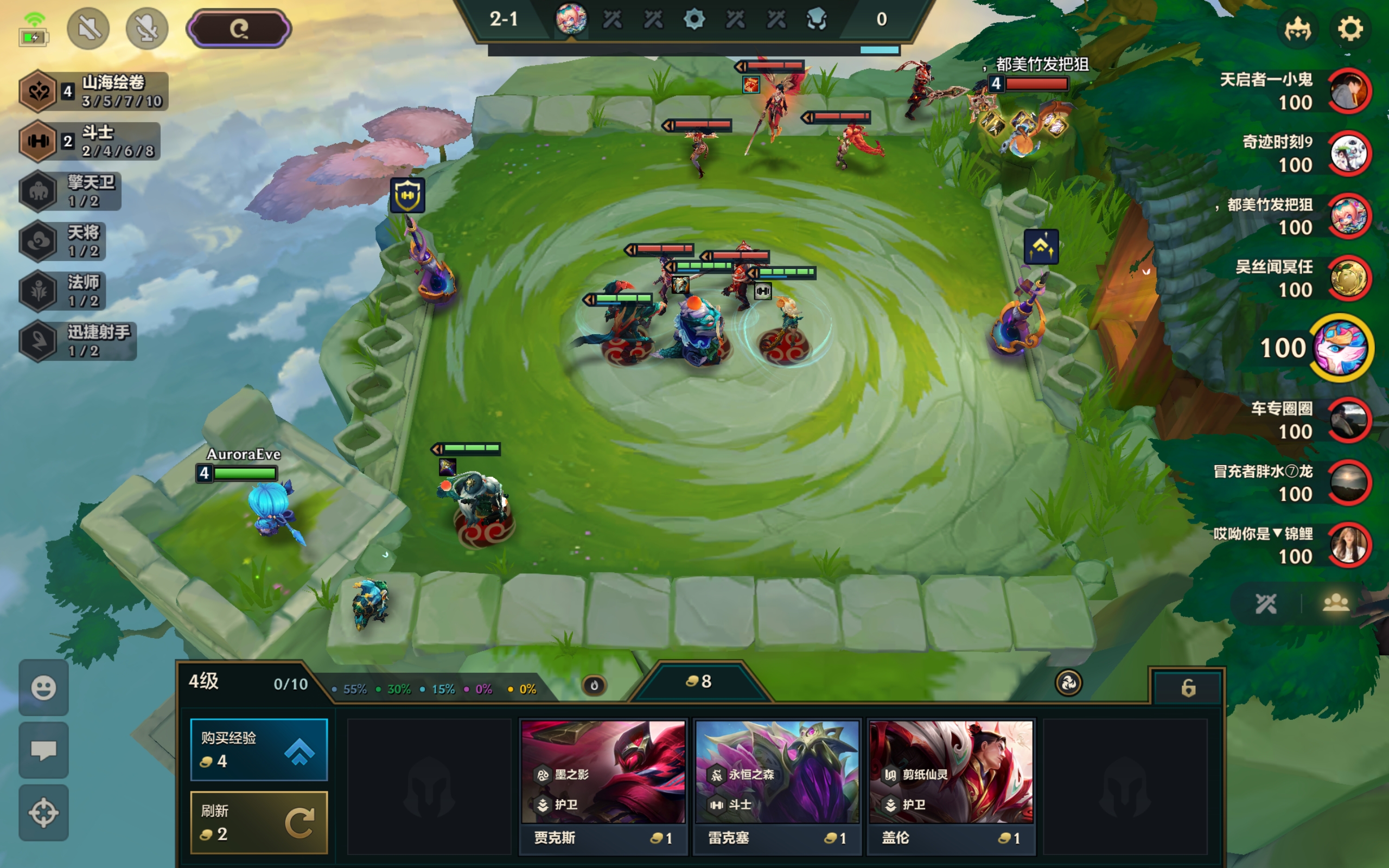Open the emote smiley button
This screenshot has width=1389, height=868.
[43, 687]
